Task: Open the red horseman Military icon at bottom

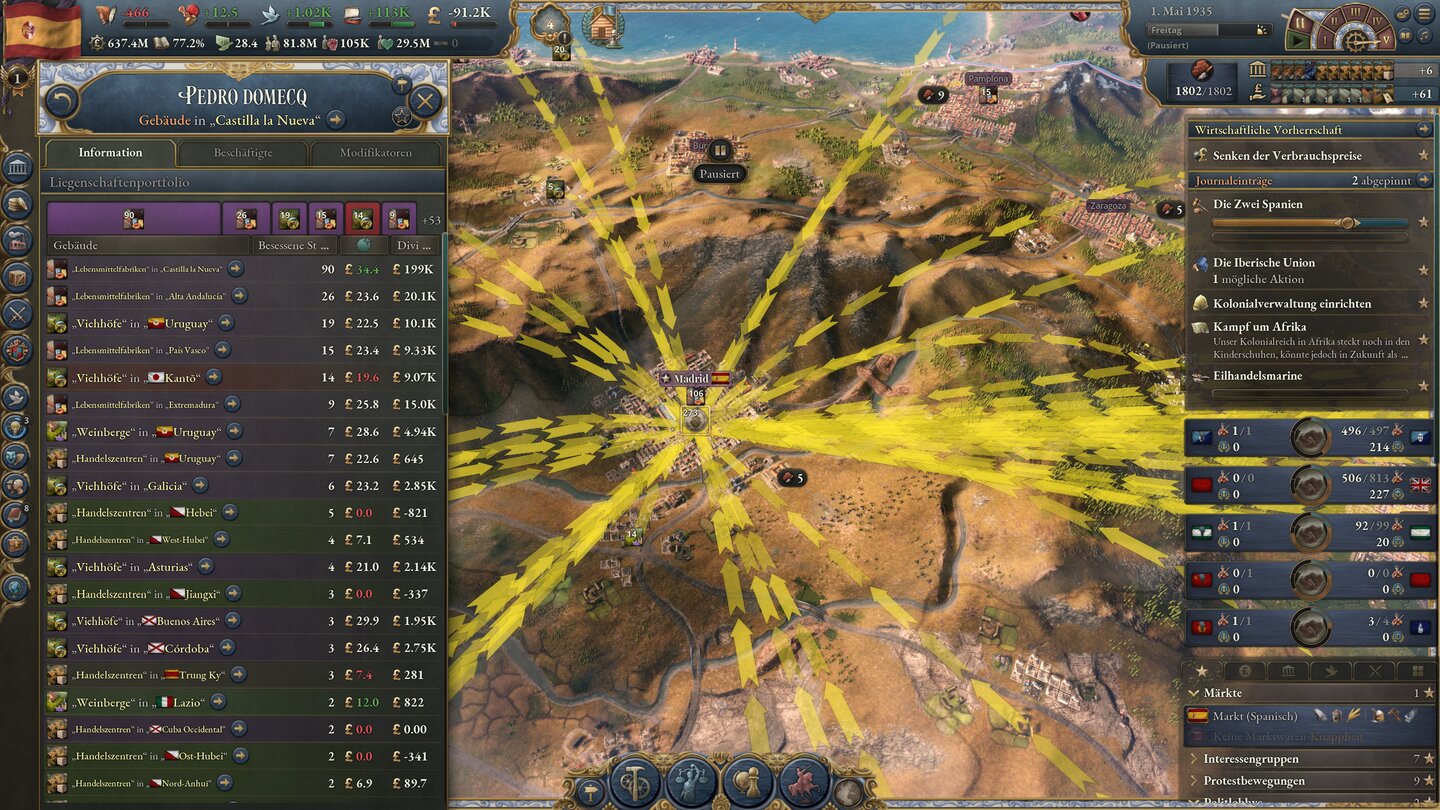Action: (802, 782)
